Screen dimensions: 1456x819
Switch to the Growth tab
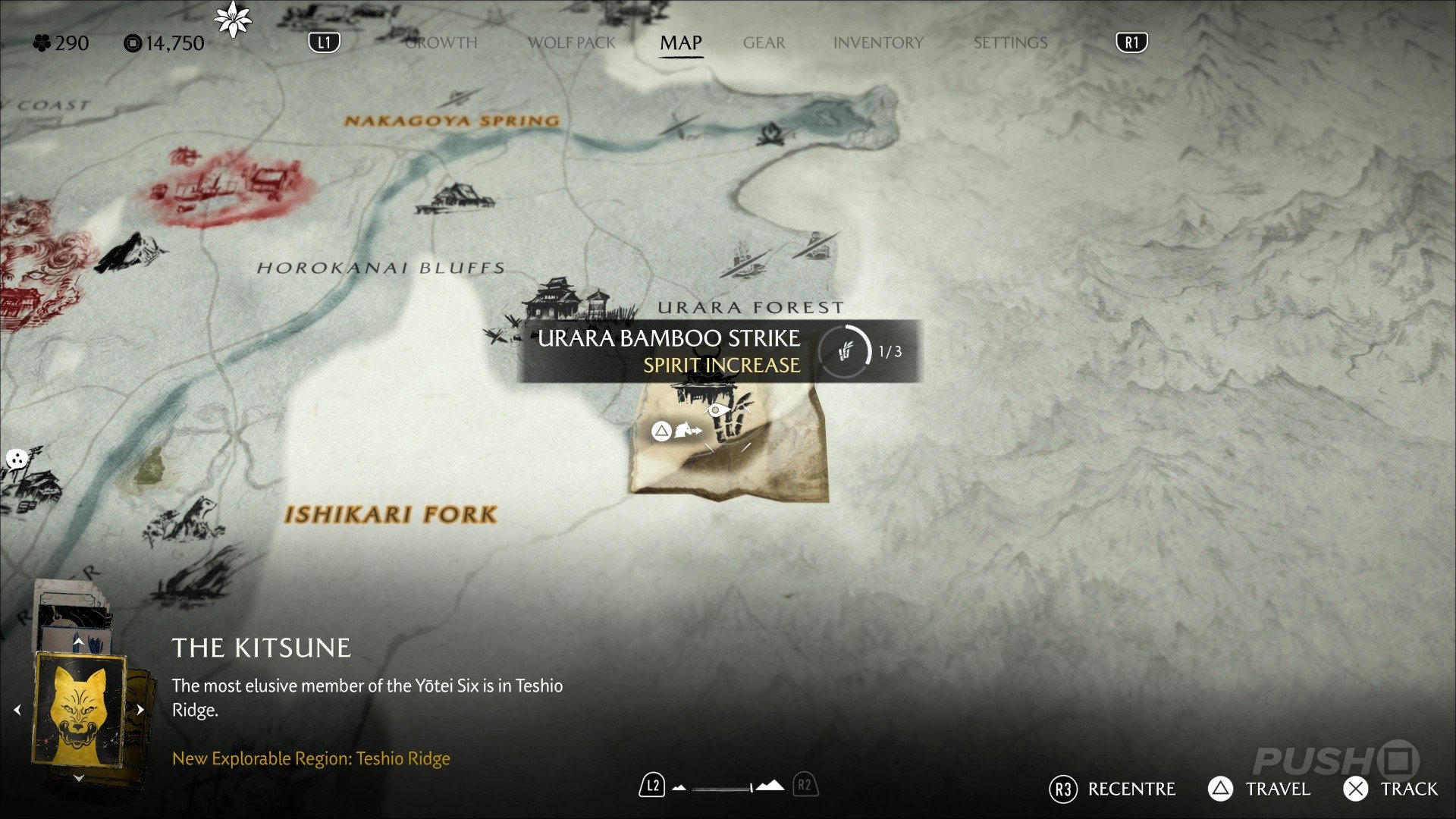(x=441, y=42)
